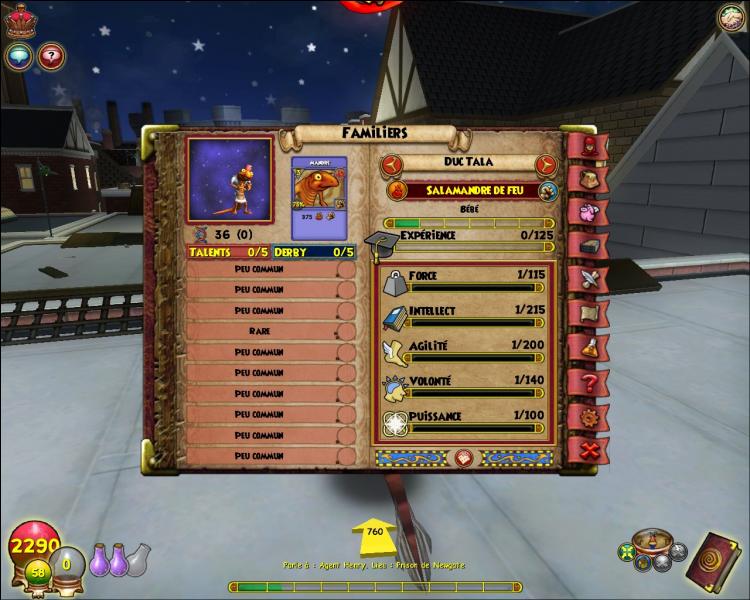
Task: Open the red spellbook
Action: (x=713, y=556)
